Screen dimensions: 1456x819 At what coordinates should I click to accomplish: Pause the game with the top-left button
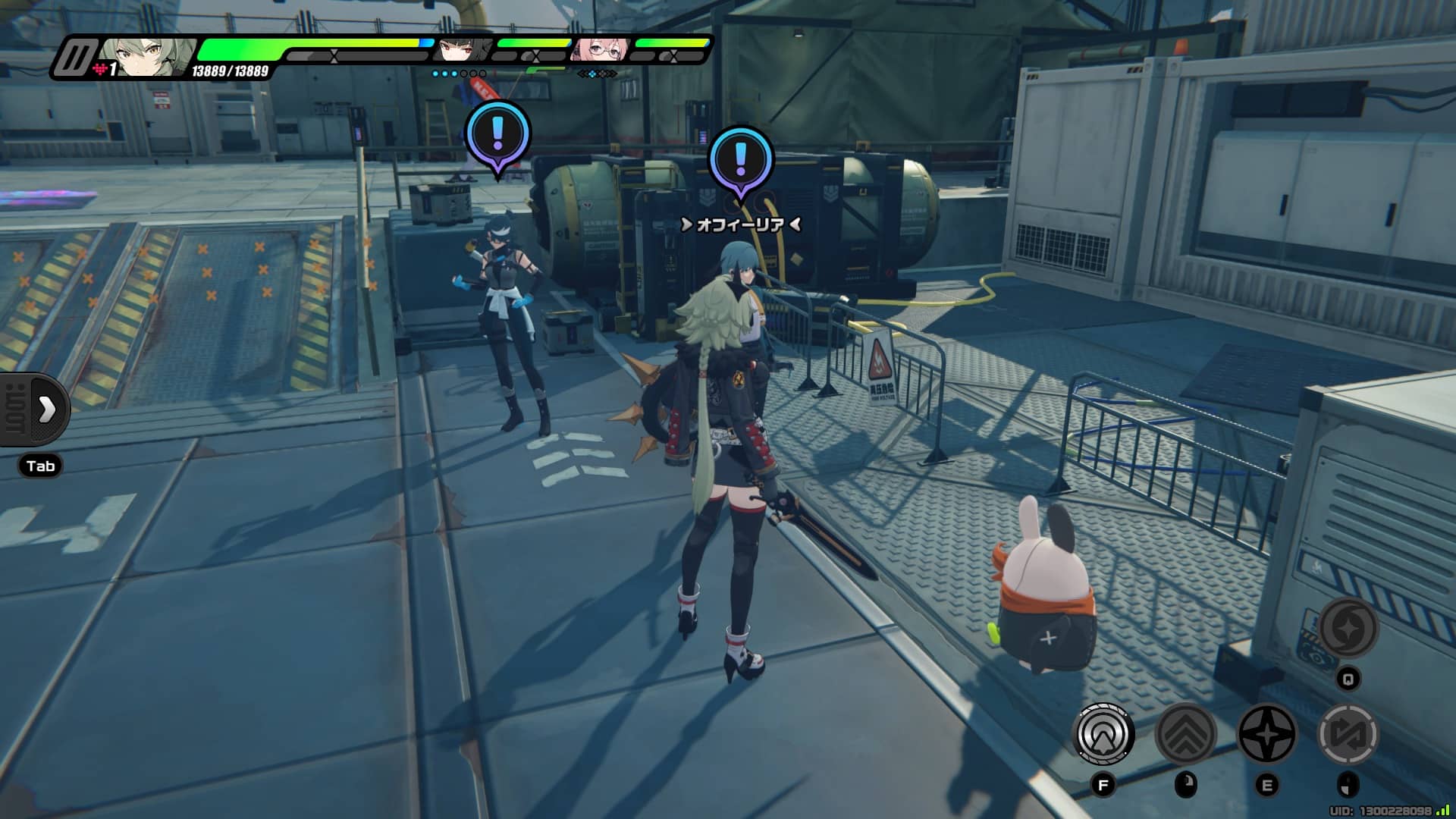coord(75,58)
